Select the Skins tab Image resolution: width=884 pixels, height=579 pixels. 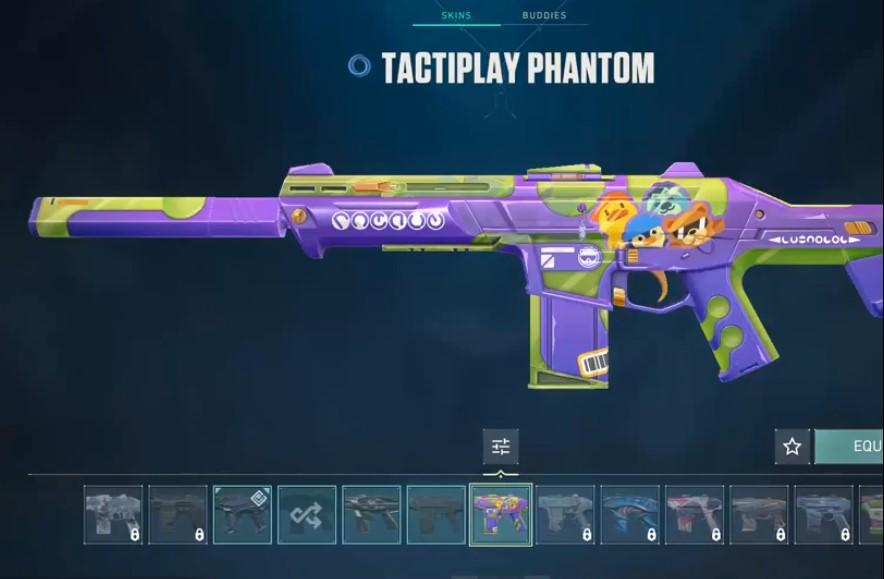point(456,16)
